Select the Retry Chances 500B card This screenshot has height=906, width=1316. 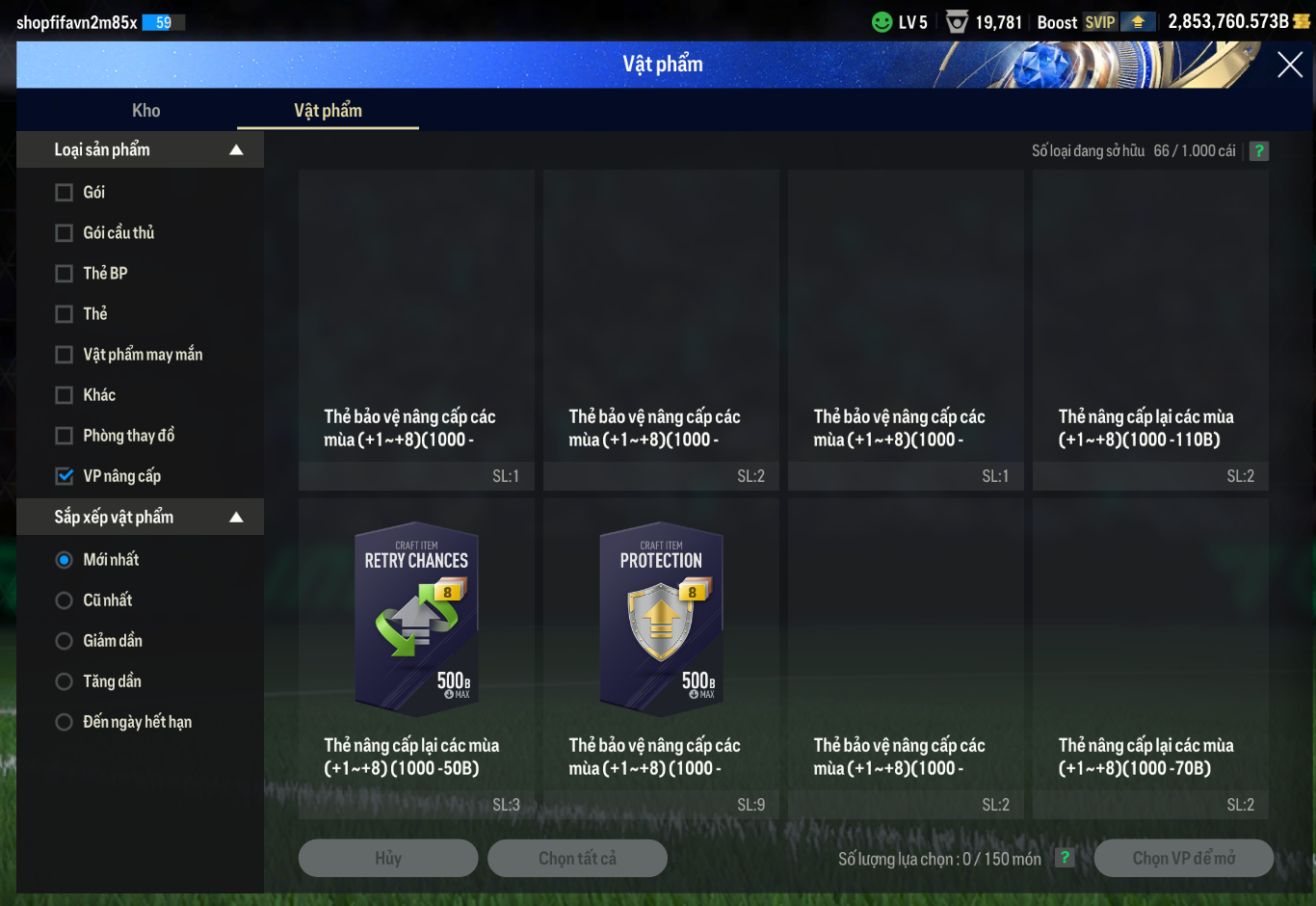click(416, 619)
